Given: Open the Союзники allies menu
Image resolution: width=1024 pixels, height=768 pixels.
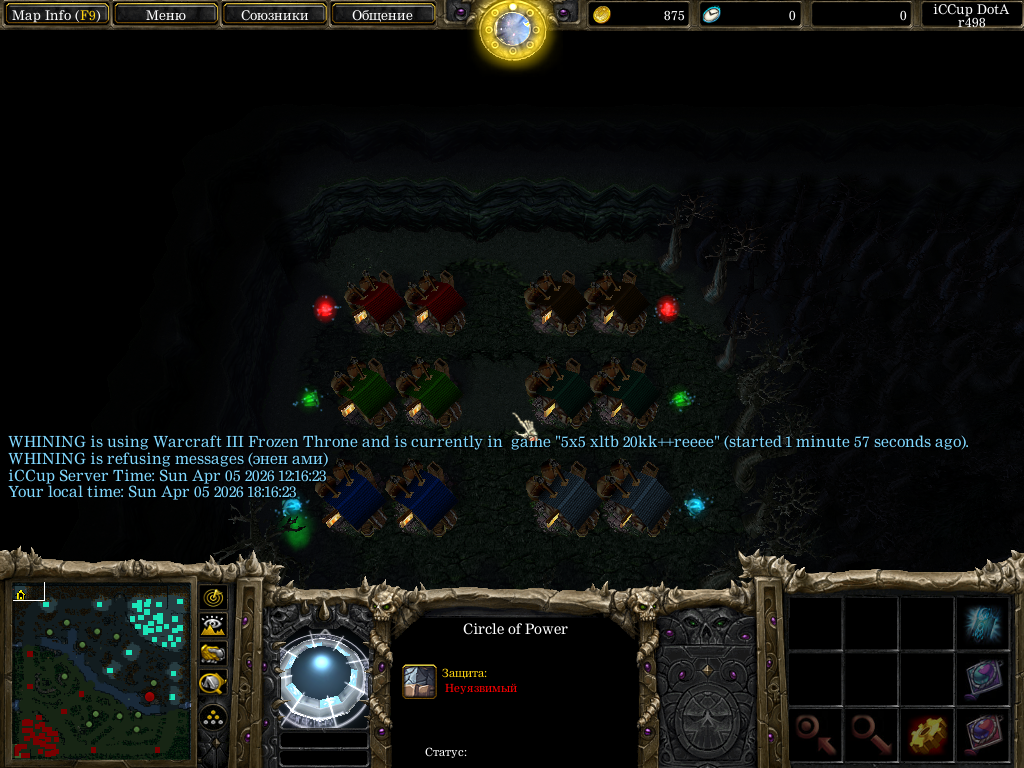Looking at the screenshot, I should [274, 15].
